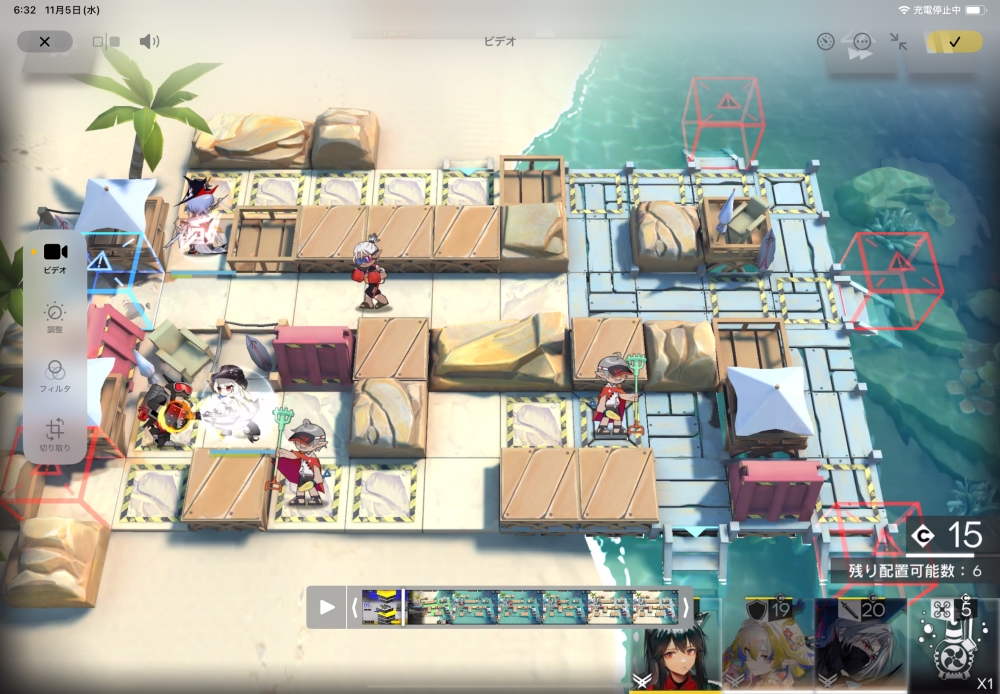Tap the playback speed dial icon
This screenshot has width=1000, height=694.
pos(825,42)
